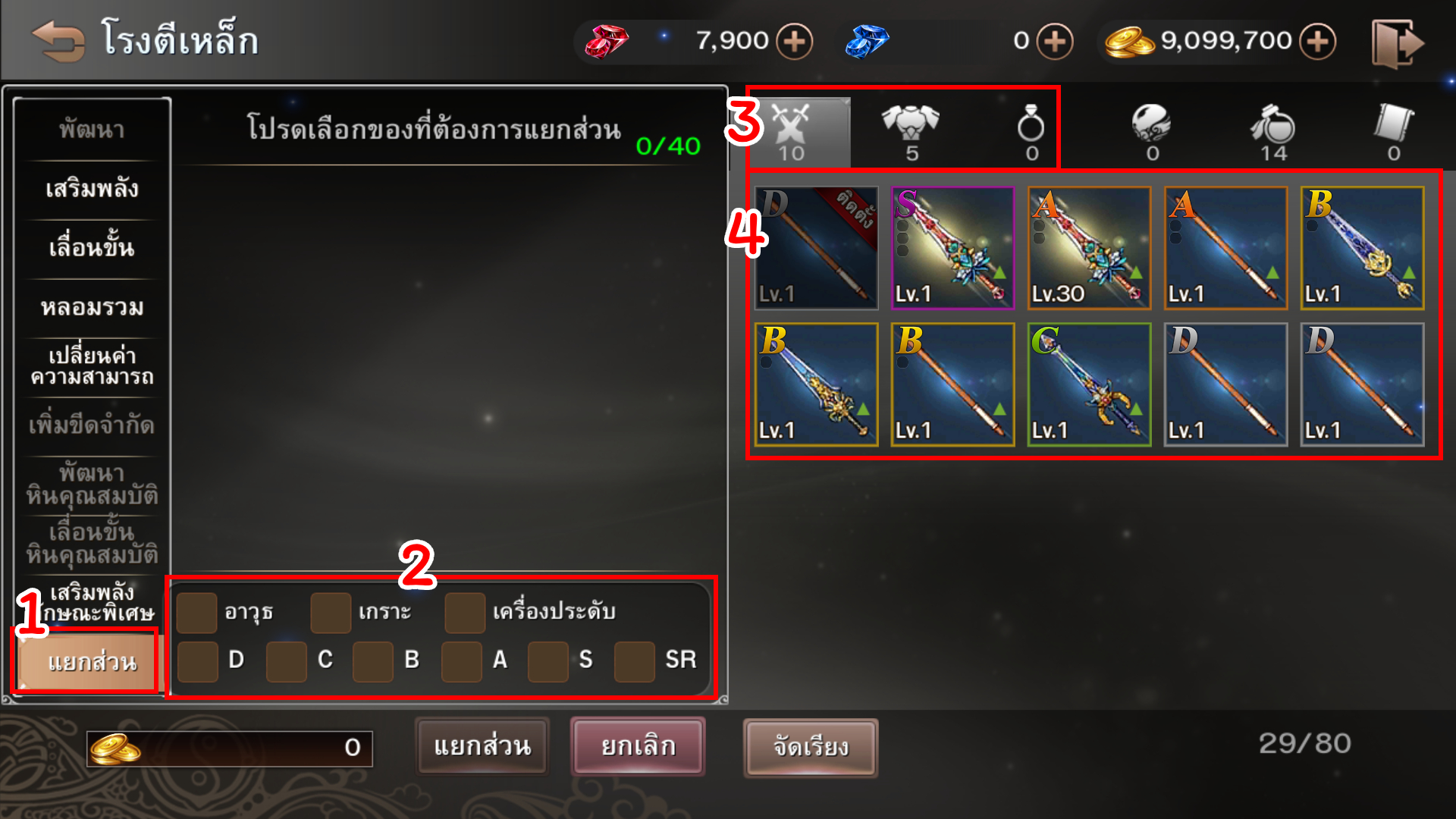Toggle the SR rank filter checkbox
Viewport: 1456px width, 819px height.
pyautogui.click(x=634, y=661)
